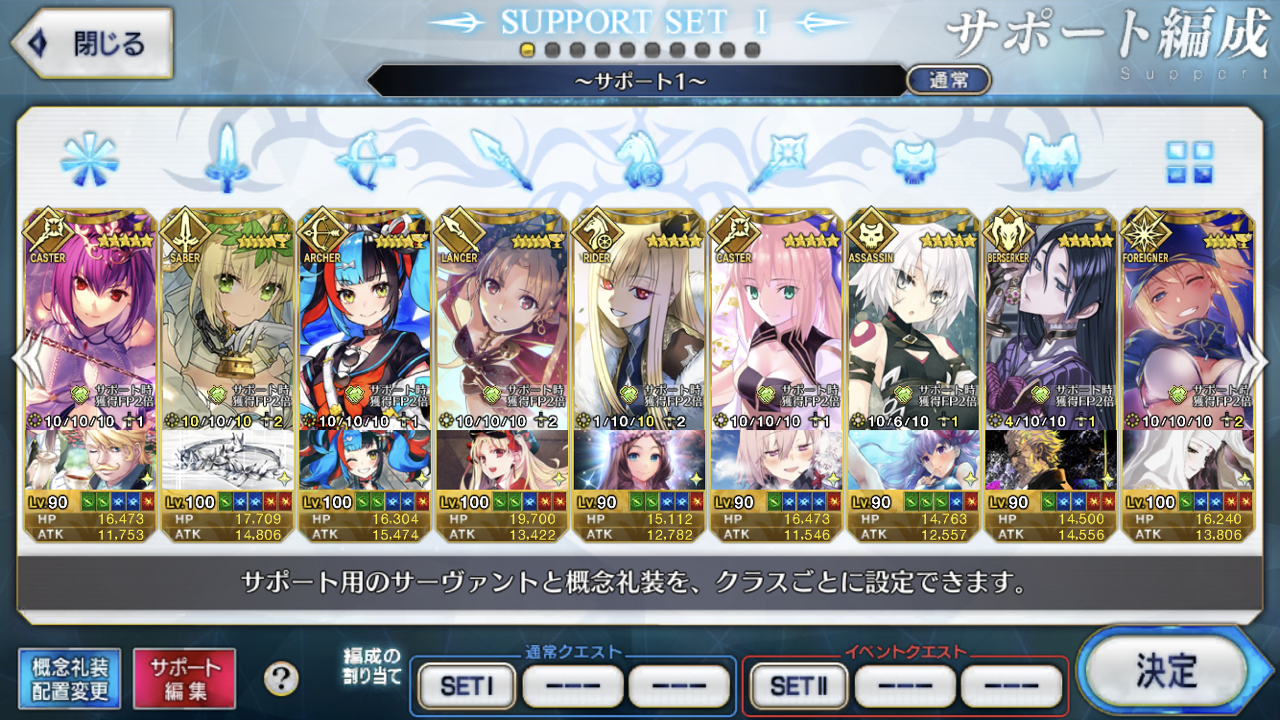
Task: Show help with the question mark icon
Action: [x=281, y=679]
